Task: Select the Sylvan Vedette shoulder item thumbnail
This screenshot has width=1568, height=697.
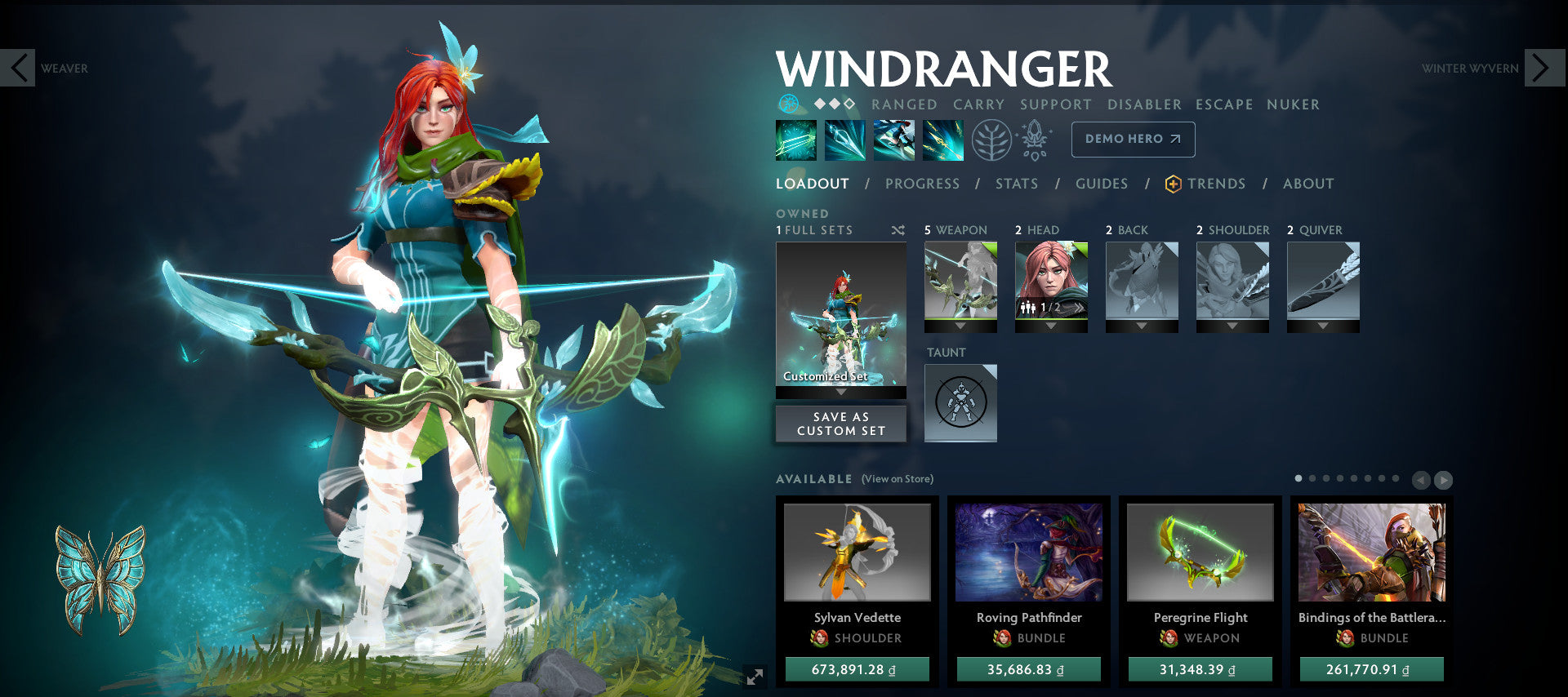Action: click(x=857, y=553)
